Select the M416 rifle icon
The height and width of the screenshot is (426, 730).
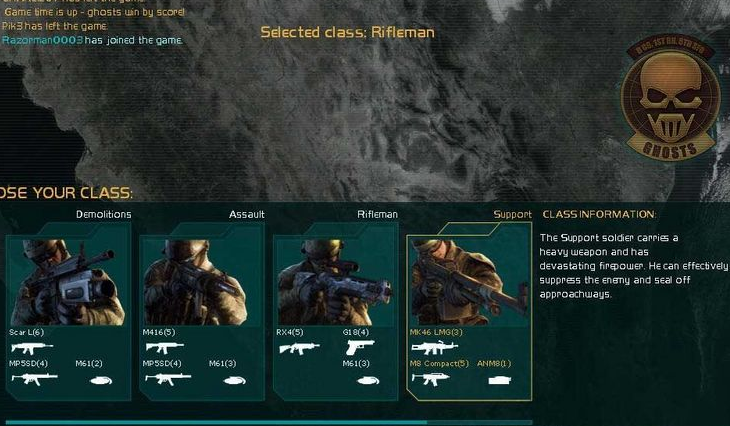(163, 347)
